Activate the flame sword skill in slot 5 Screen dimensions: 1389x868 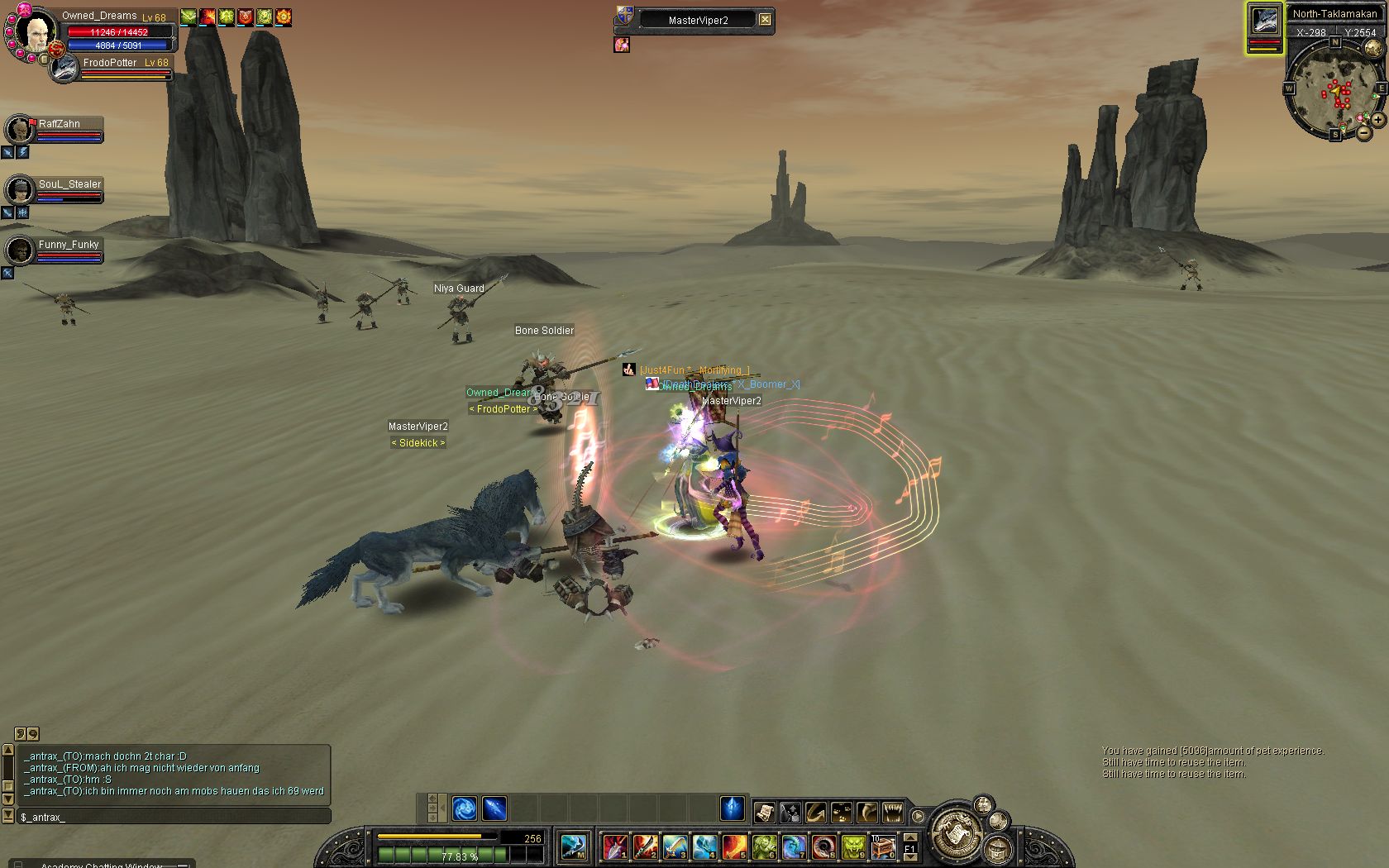tap(733, 847)
